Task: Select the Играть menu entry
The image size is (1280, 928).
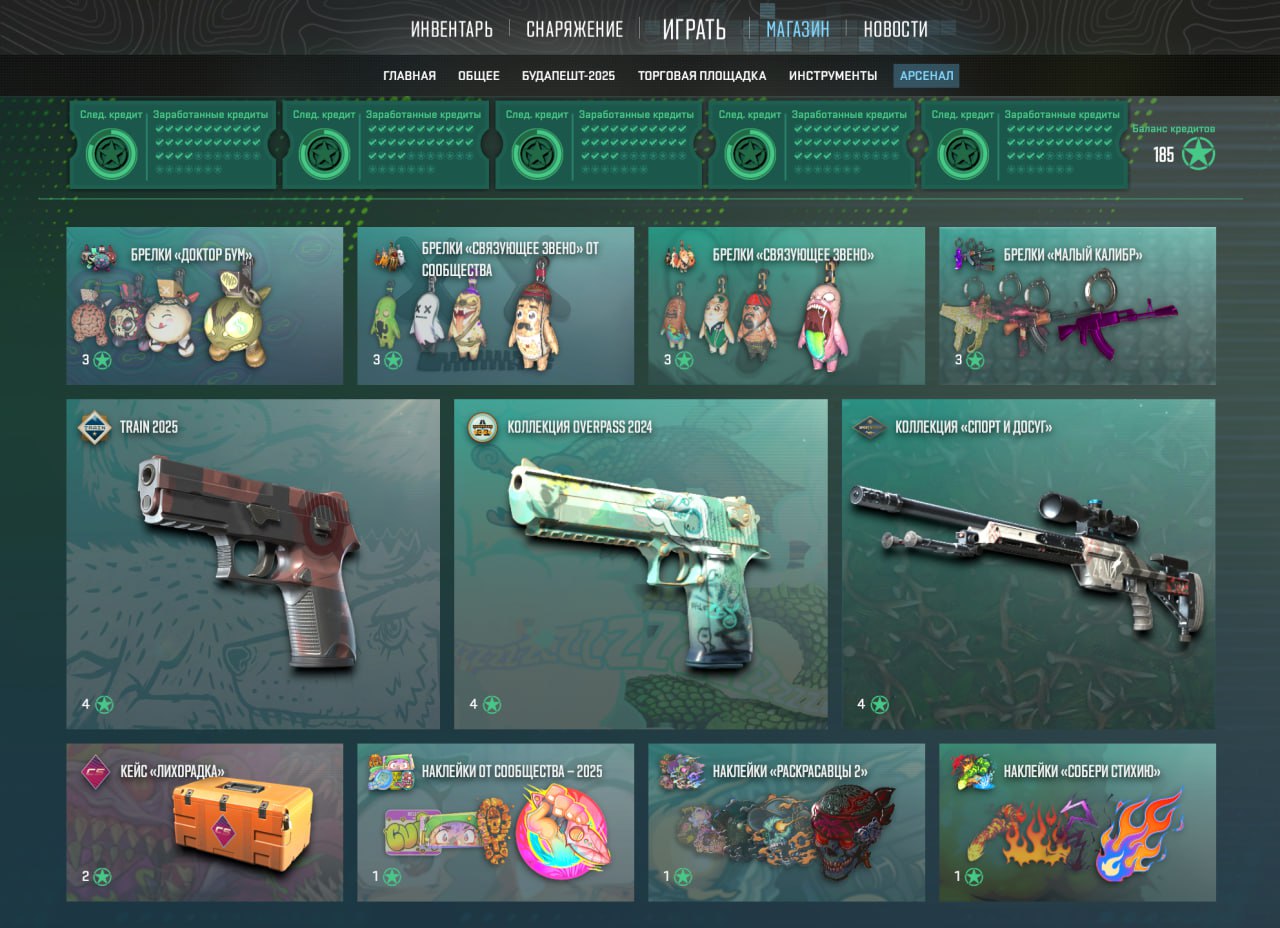Action: point(694,29)
